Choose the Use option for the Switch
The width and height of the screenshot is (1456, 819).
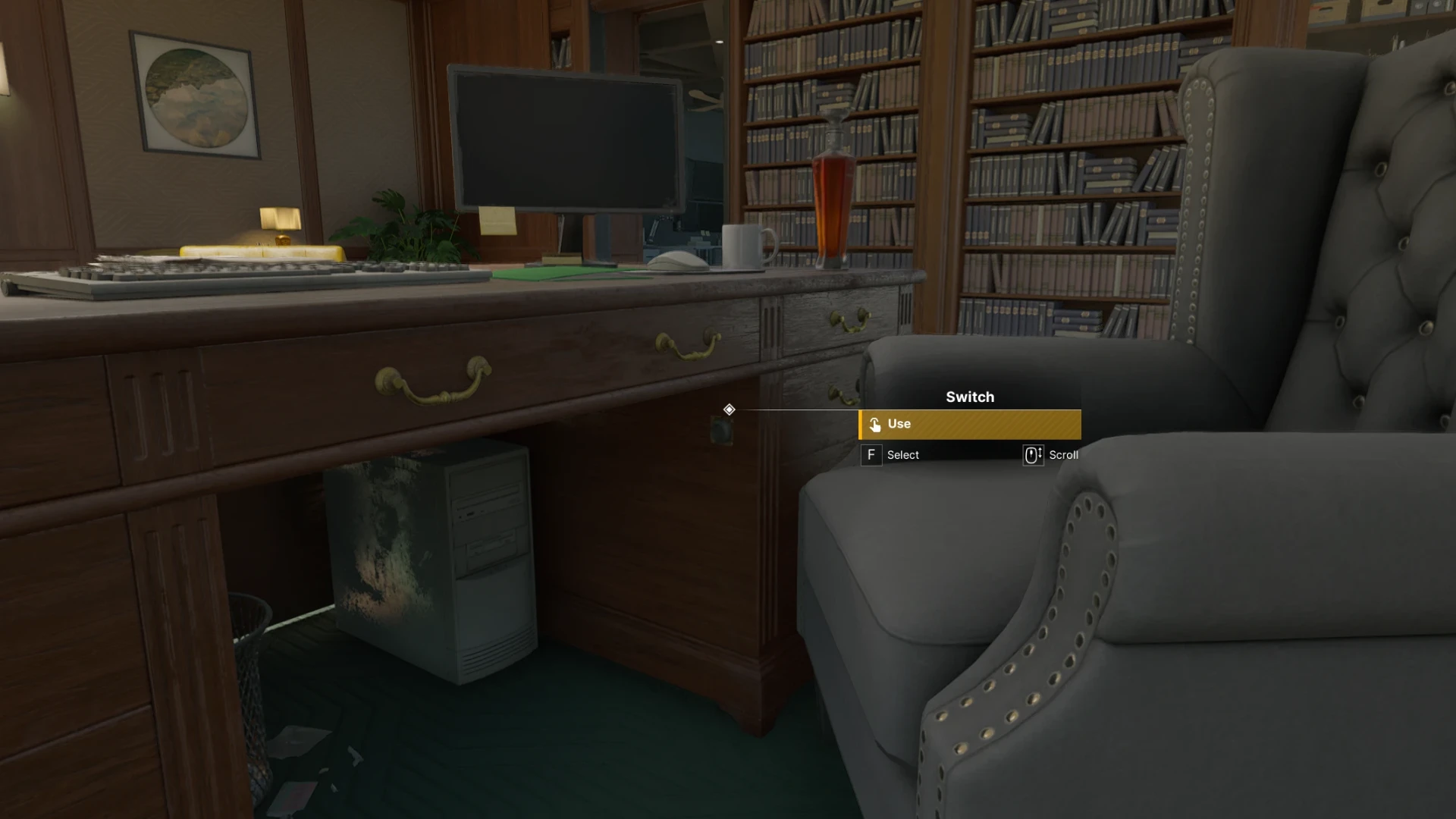[x=969, y=425]
